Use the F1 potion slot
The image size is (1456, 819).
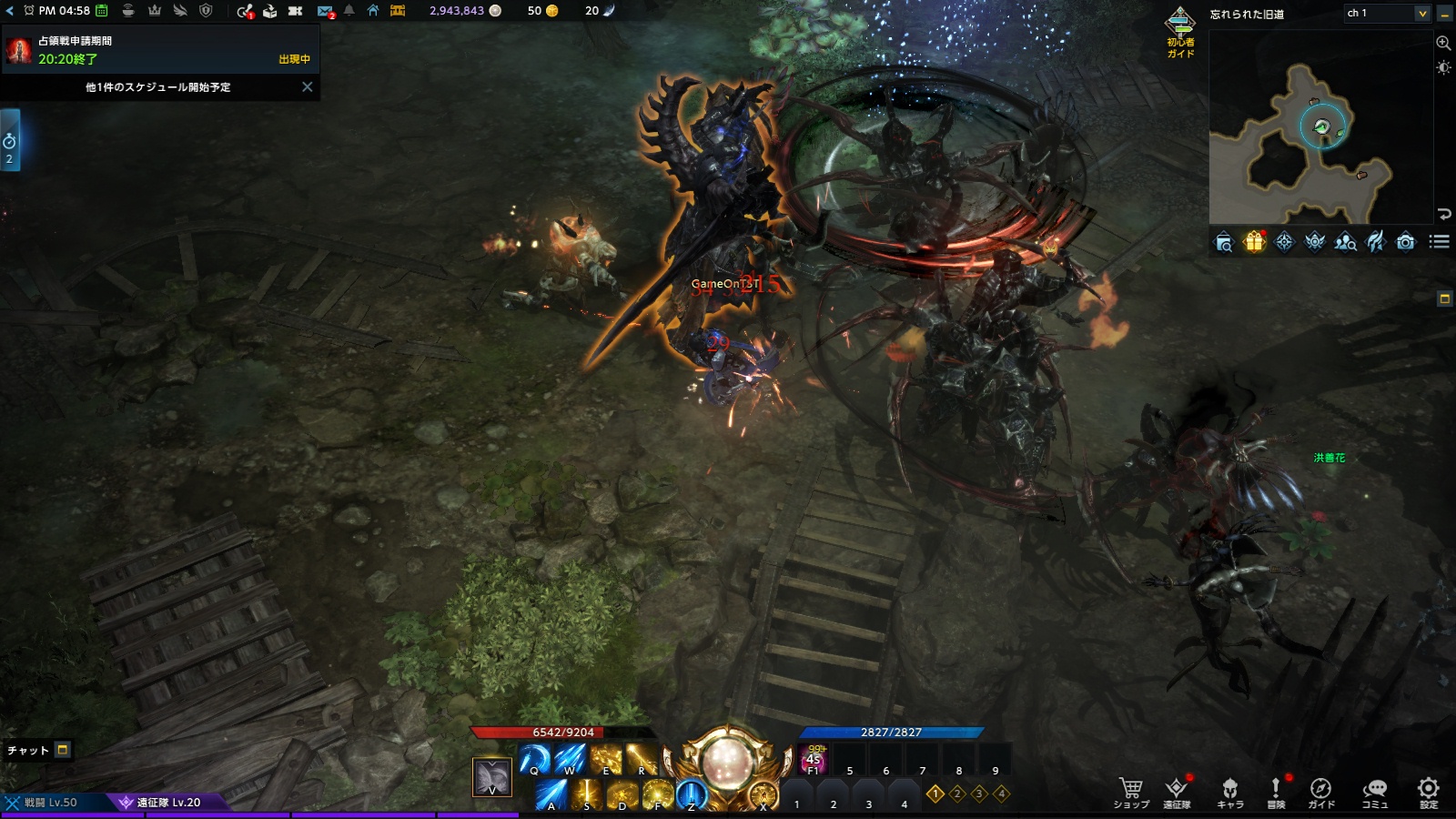coord(814,759)
